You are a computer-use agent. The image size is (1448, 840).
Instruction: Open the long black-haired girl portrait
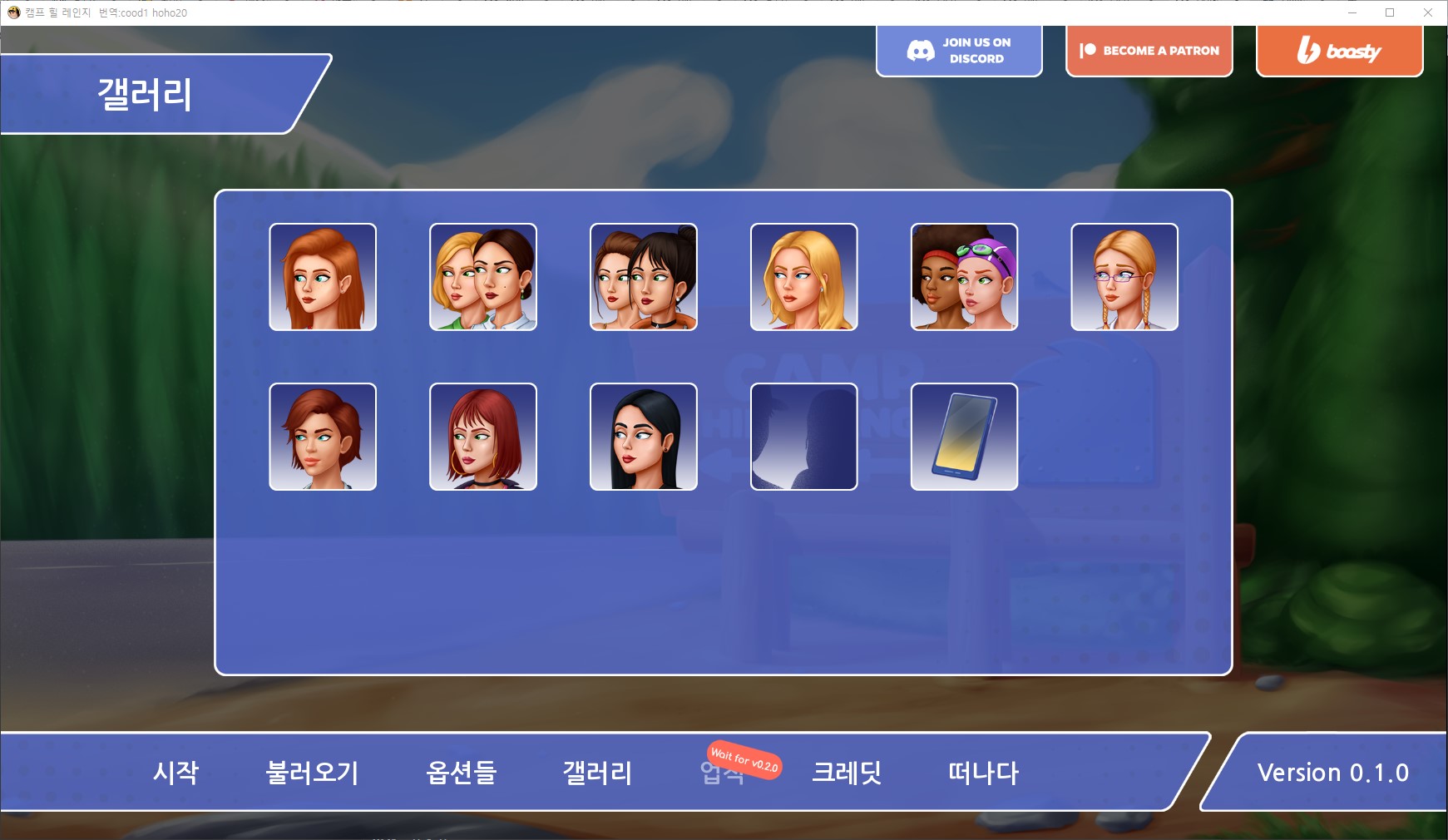click(644, 437)
